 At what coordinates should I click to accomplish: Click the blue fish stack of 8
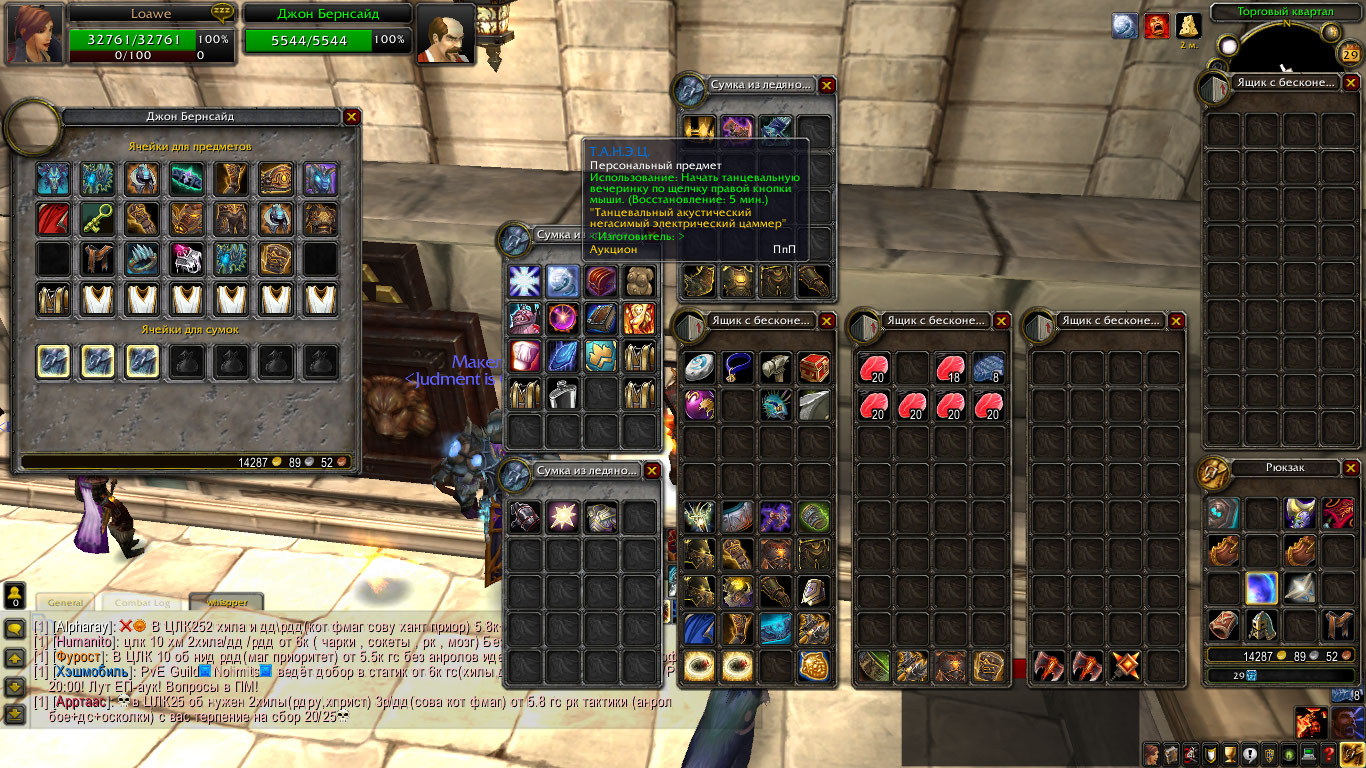point(988,368)
